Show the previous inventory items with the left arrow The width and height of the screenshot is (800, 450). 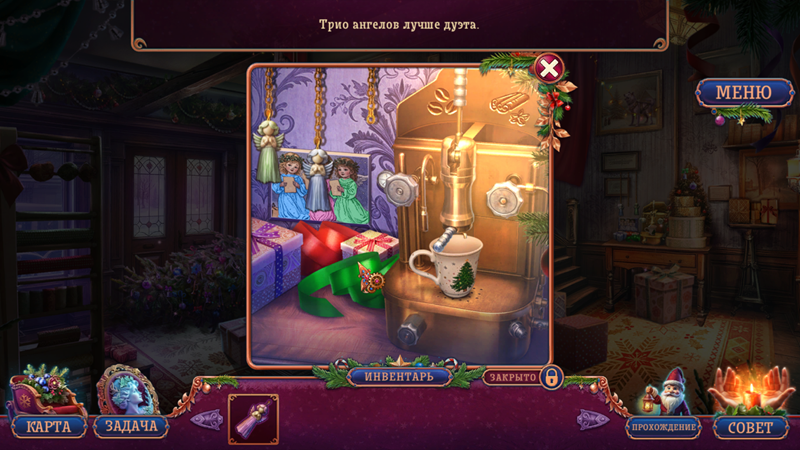[x=206, y=419]
